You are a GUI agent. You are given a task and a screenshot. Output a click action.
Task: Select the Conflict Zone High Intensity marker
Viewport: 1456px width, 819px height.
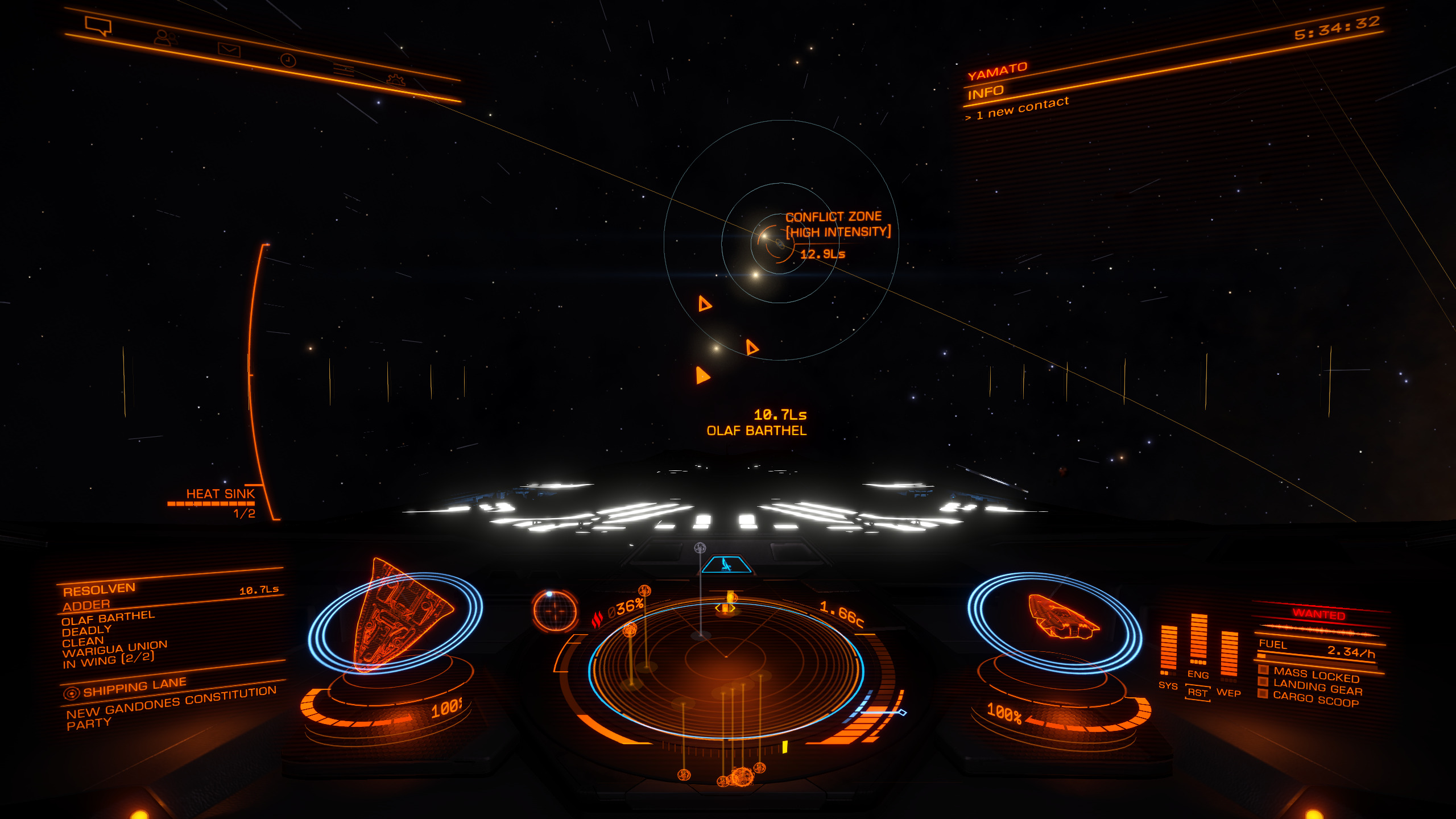click(837, 225)
